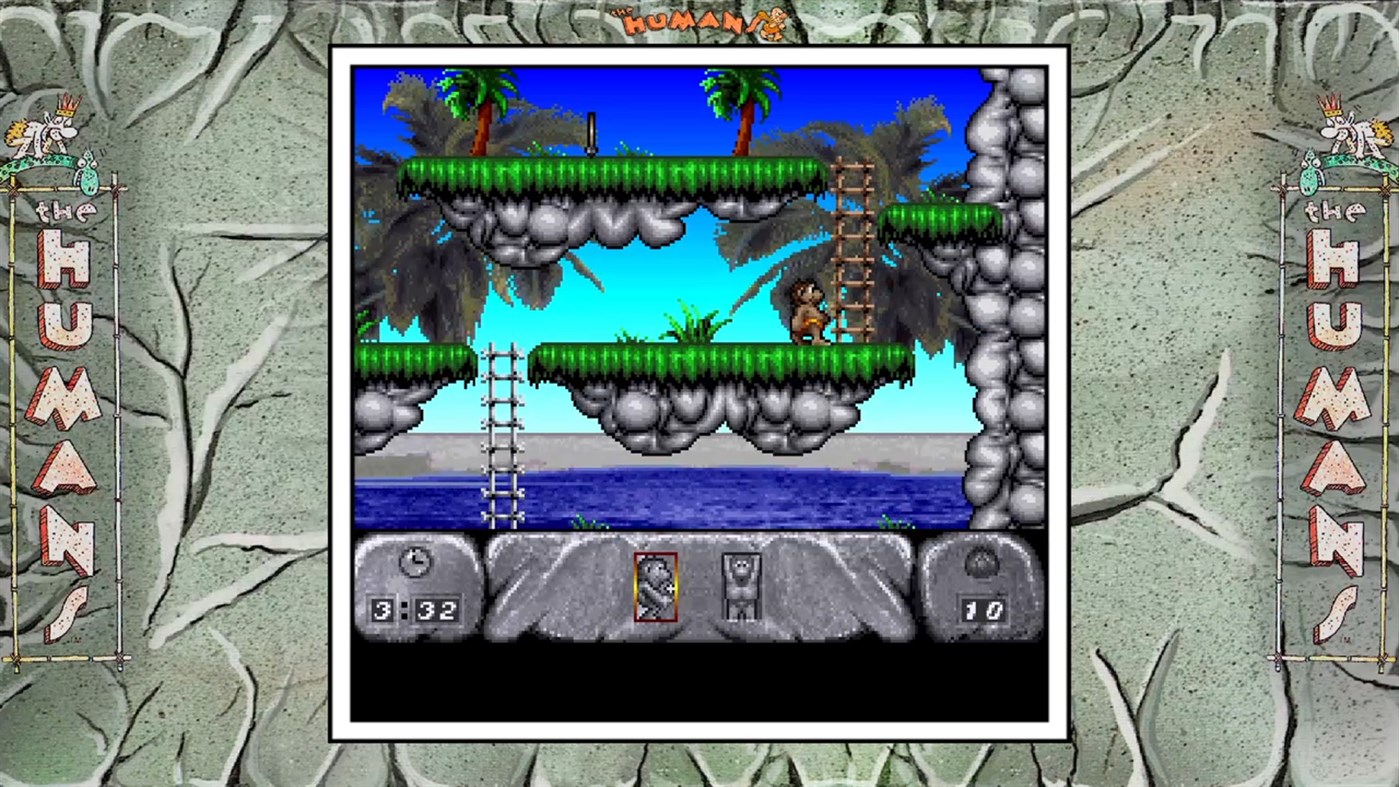Viewport: 1399px width, 787px height.
Task: Click the clock icon above the timer
Action: (x=415, y=562)
